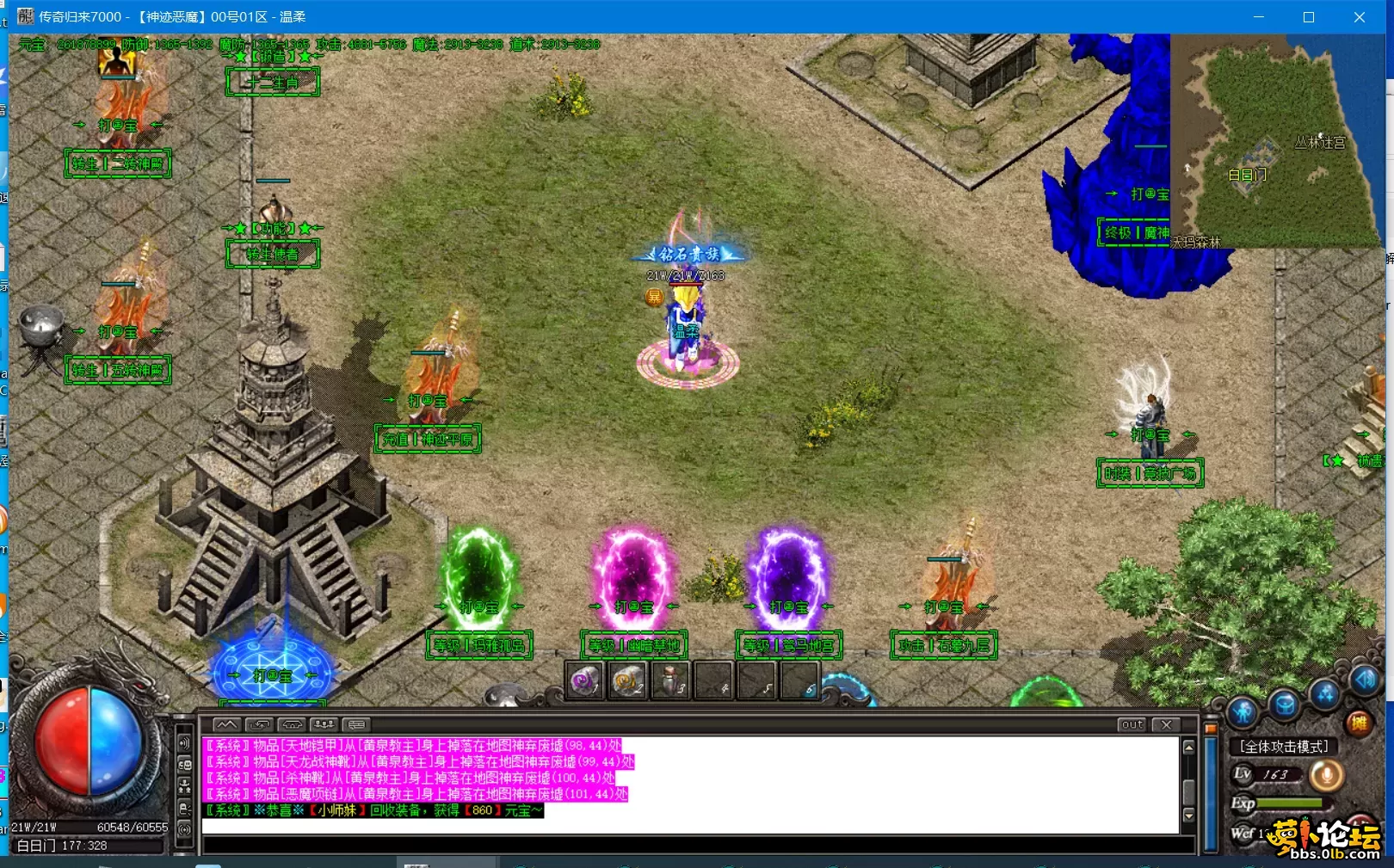Screen dimensions: 1394x868
Task: Open the voice chat microphone icon
Action: [x=1326, y=775]
